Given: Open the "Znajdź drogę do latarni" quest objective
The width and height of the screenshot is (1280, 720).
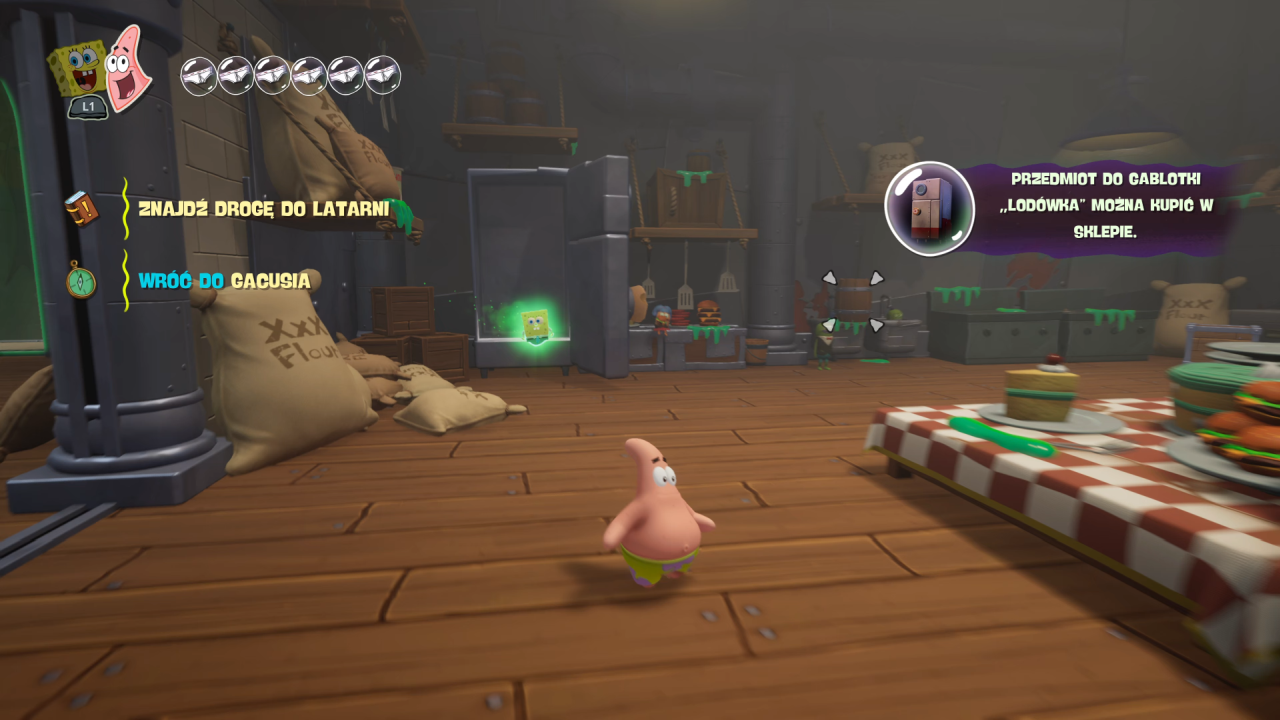Looking at the screenshot, I should coord(264,209).
